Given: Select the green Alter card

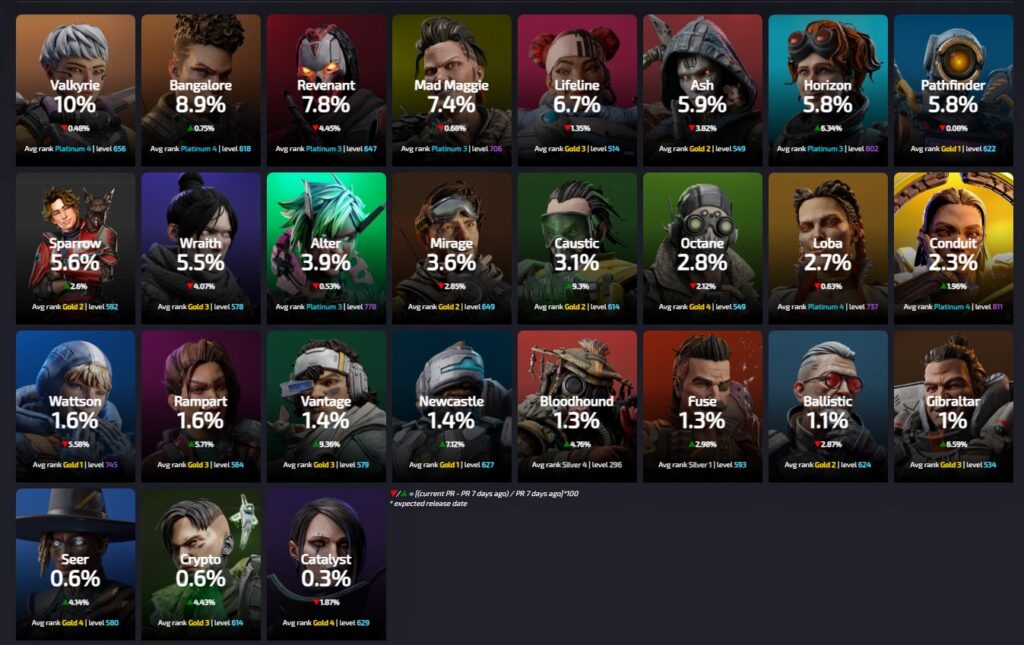Looking at the screenshot, I should pyautogui.click(x=326, y=248).
